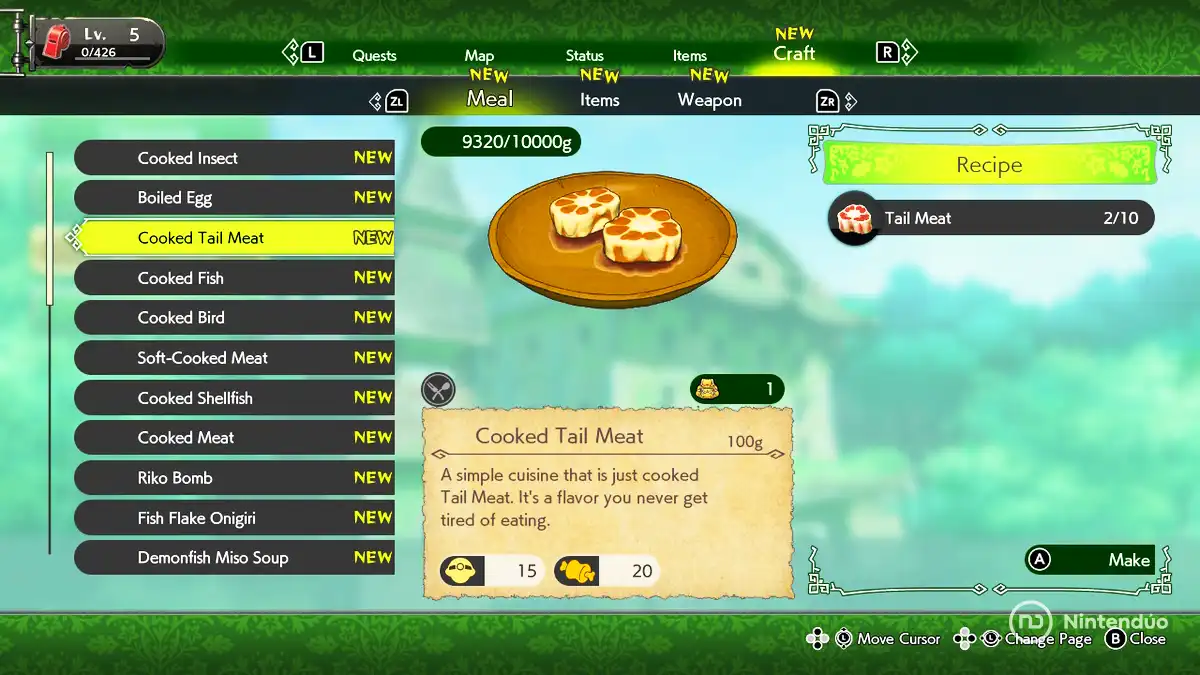Choose Boiled Egg from the list
The height and width of the screenshot is (675, 1200).
point(234,198)
